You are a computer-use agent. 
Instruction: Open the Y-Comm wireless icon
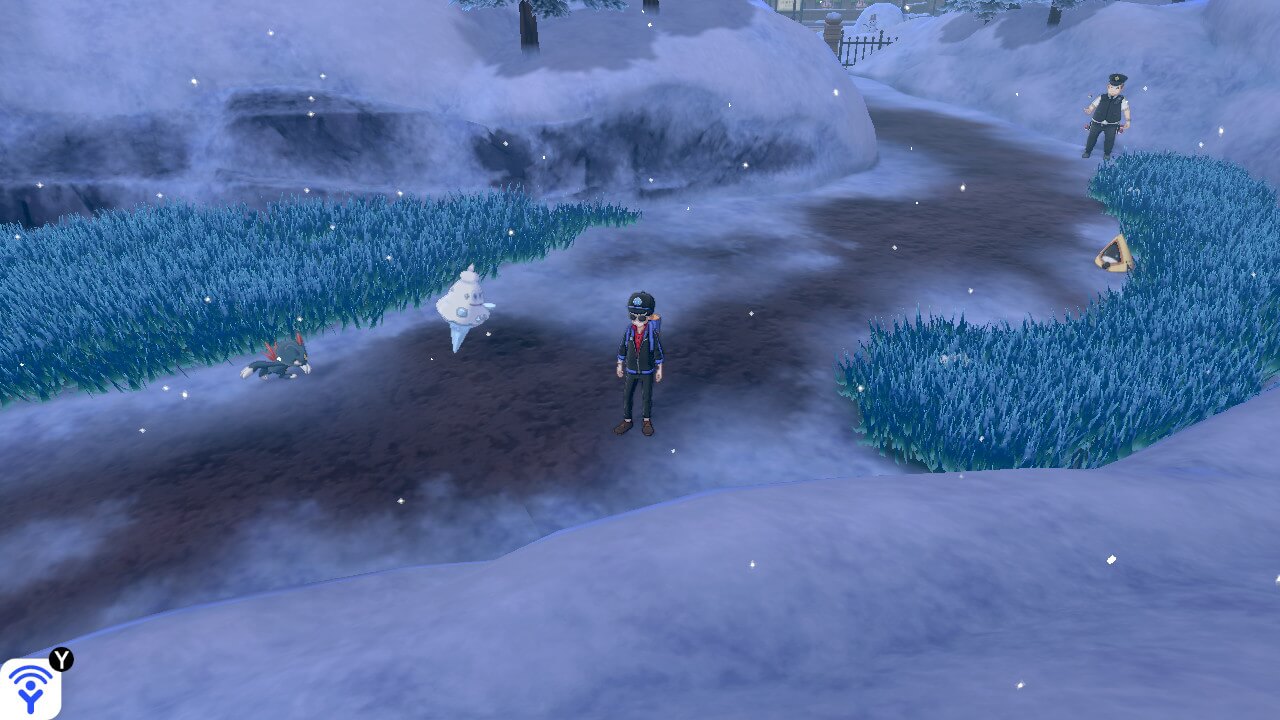click(x=30, y=688)
